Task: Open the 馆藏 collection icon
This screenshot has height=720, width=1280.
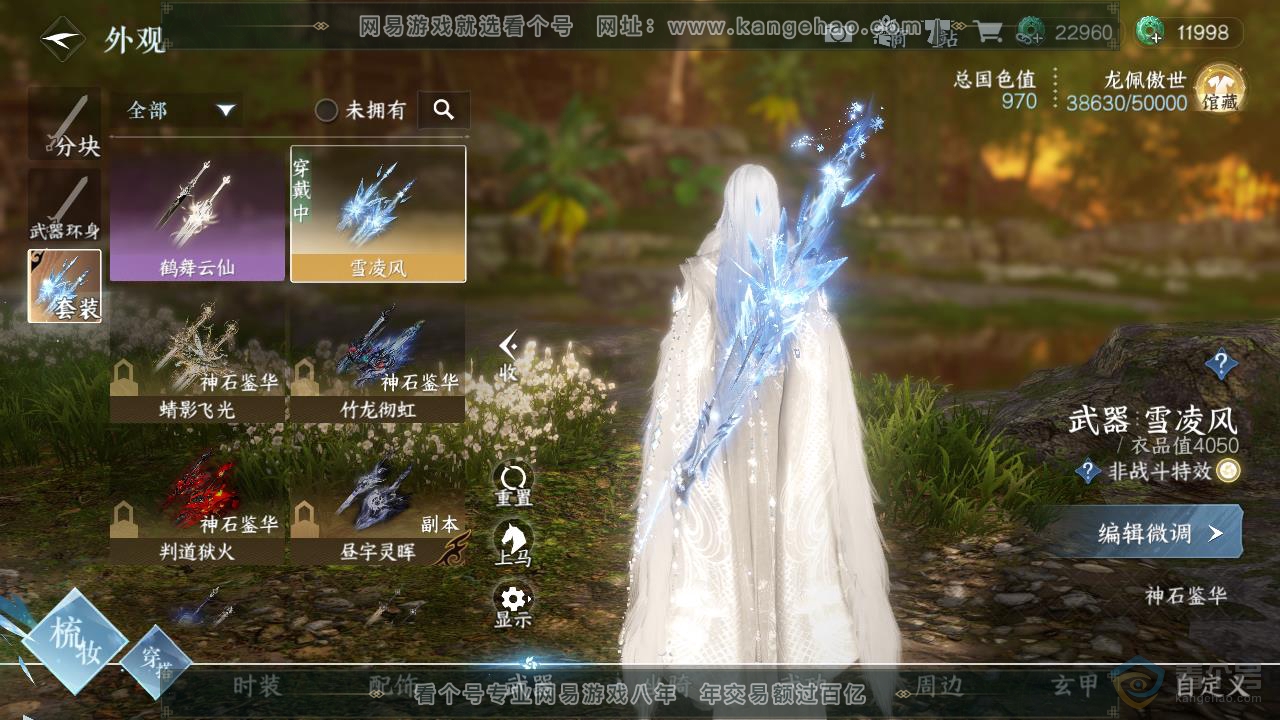Action: (1219, 88)
